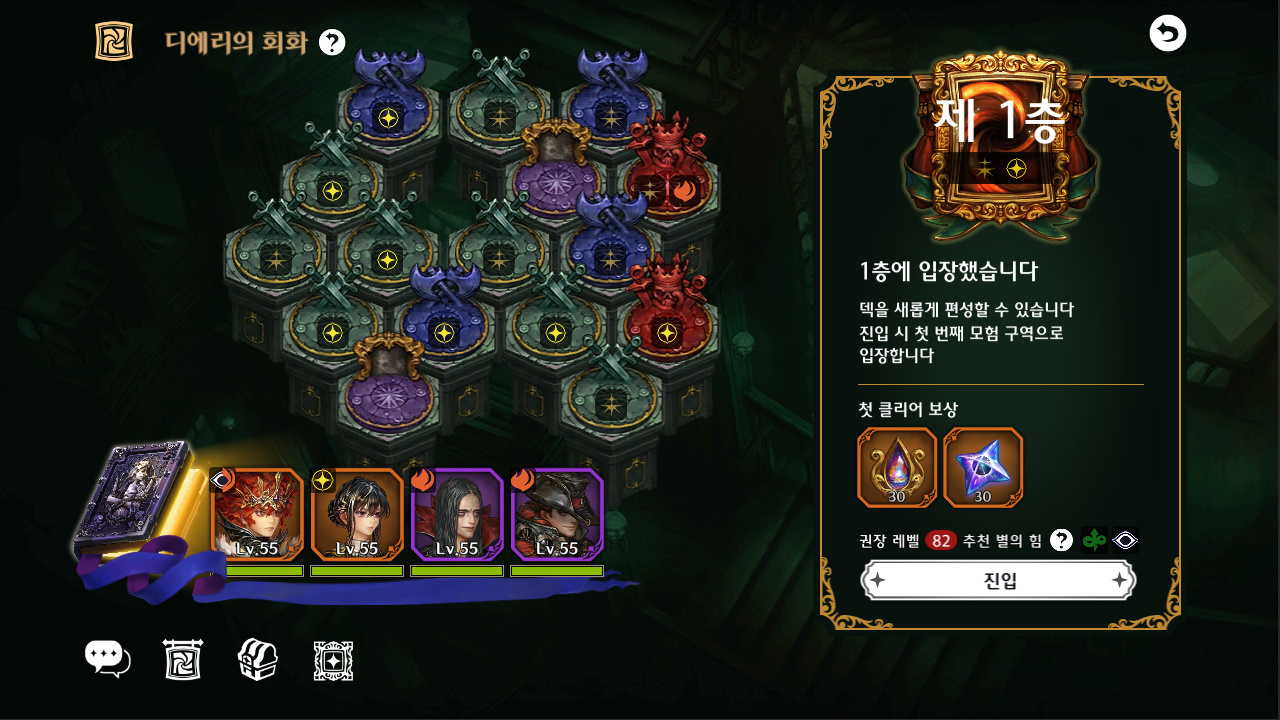This screenshot has height=720, width=1280.
Task: Select the long-haired man in red hero portrait
Action: click(x=457, y=514)
